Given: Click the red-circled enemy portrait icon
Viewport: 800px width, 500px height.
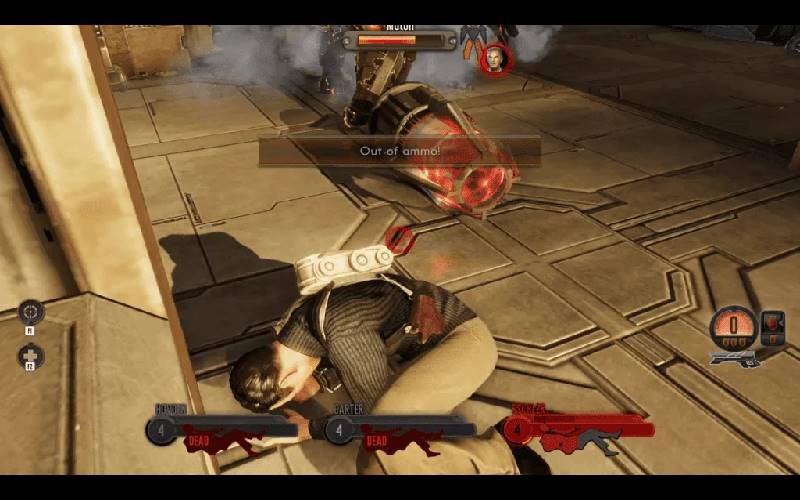Looking at the screenshot, I should (x=494, y=58).
